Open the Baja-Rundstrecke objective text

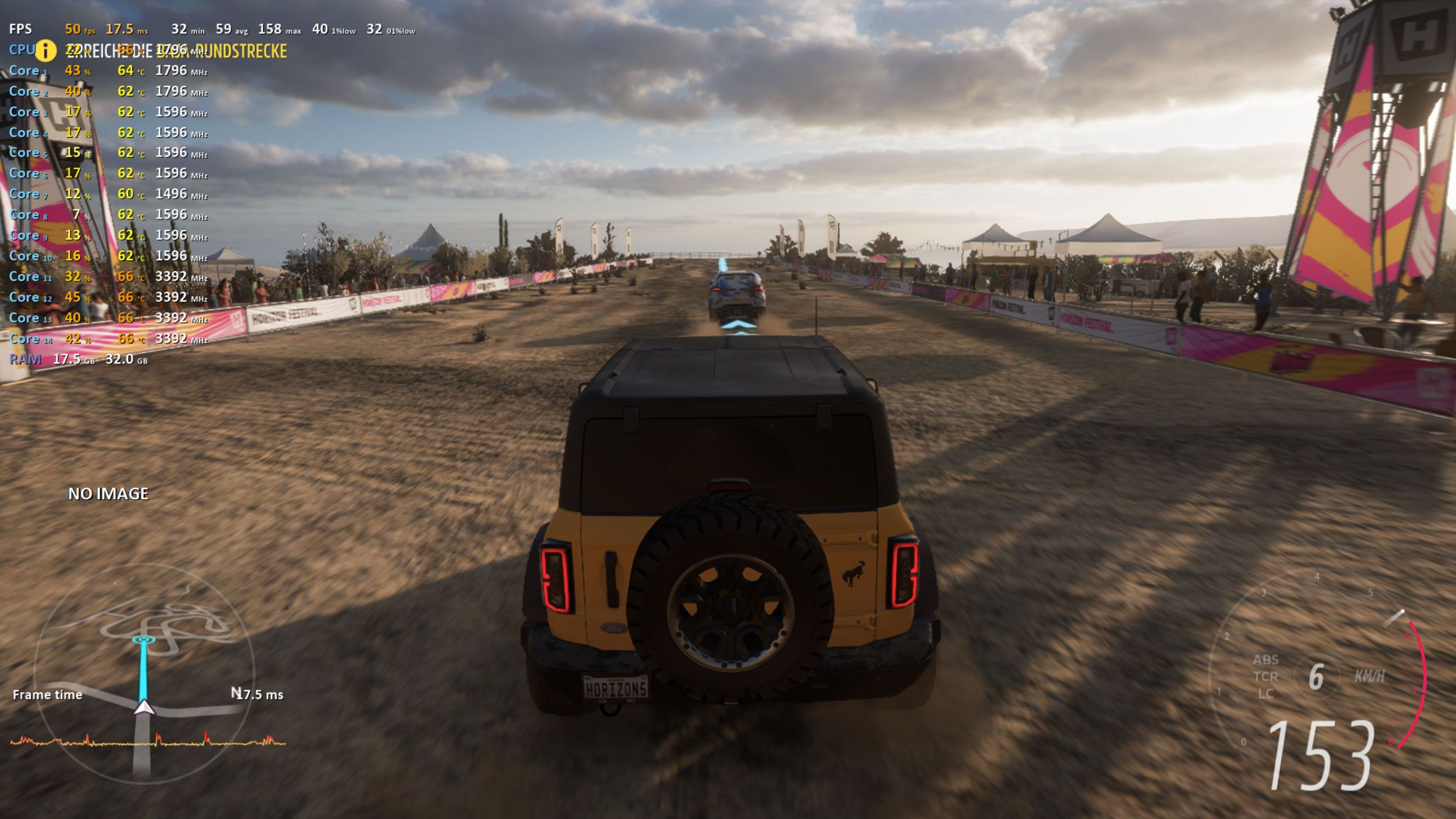click(x=176, y=51)
